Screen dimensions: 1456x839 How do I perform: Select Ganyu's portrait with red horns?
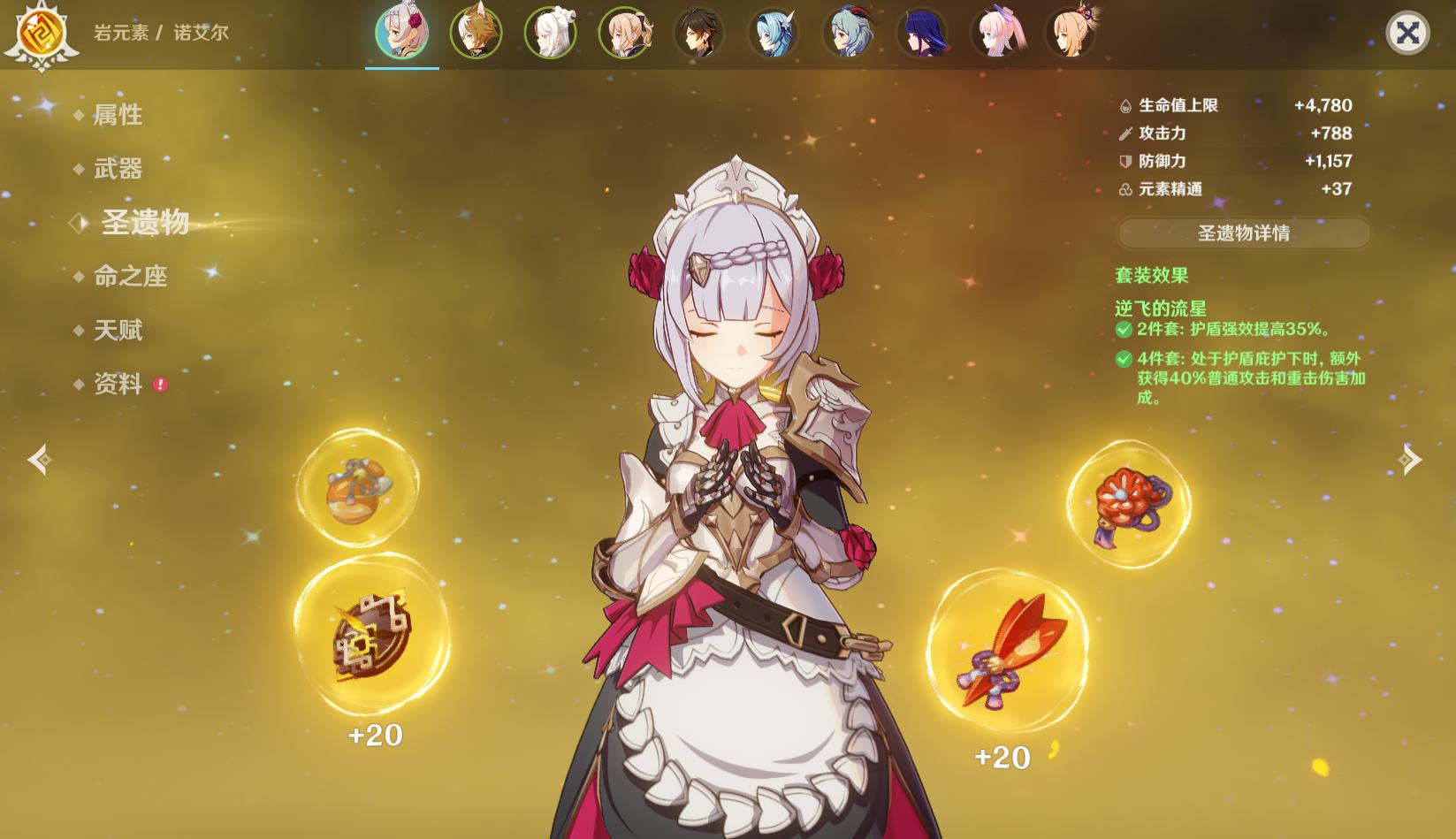[847, 34]
